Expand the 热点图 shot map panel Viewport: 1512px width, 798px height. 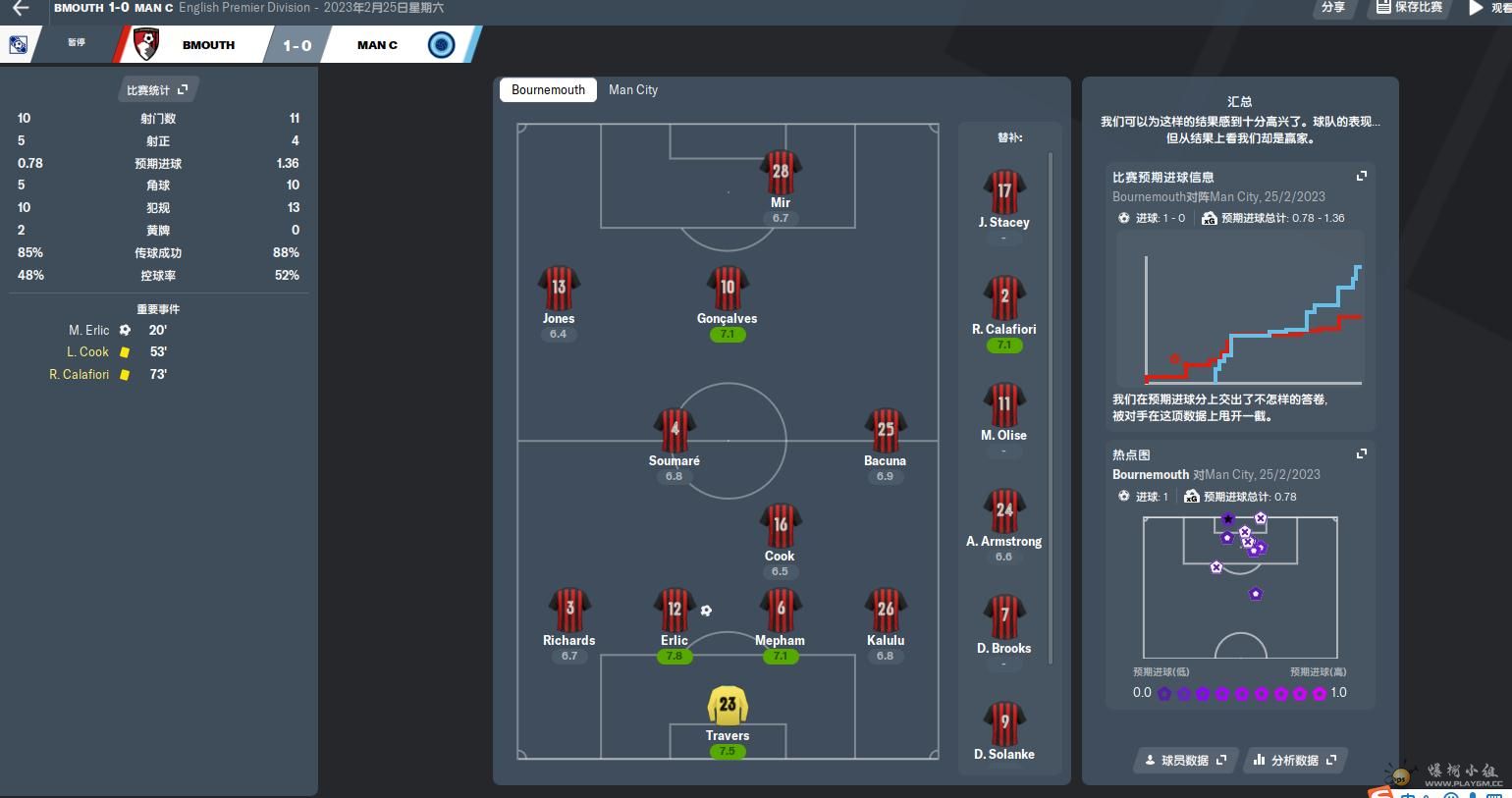pyautogui.click(x=1362, y=454)
